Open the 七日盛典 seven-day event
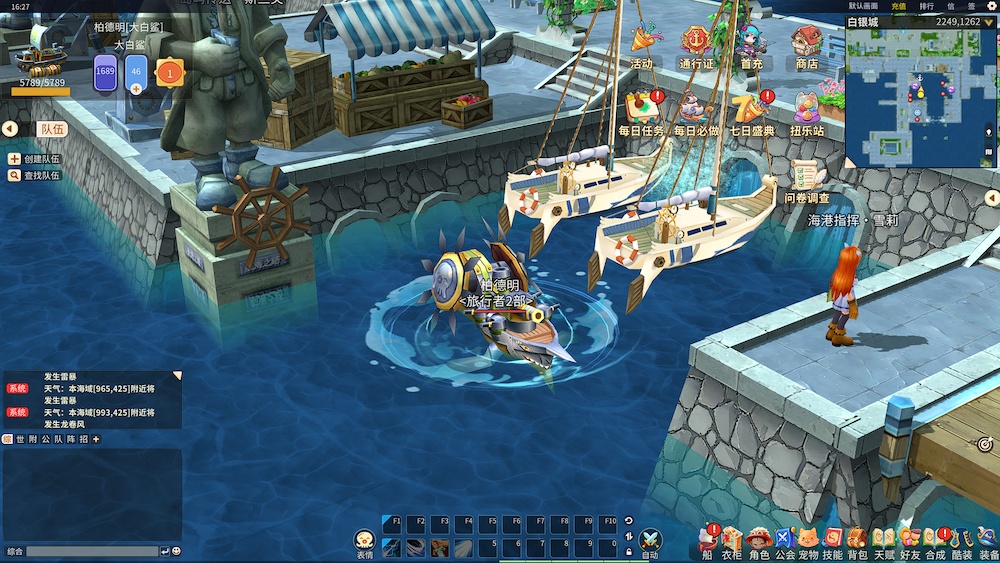 coord(751,110)
